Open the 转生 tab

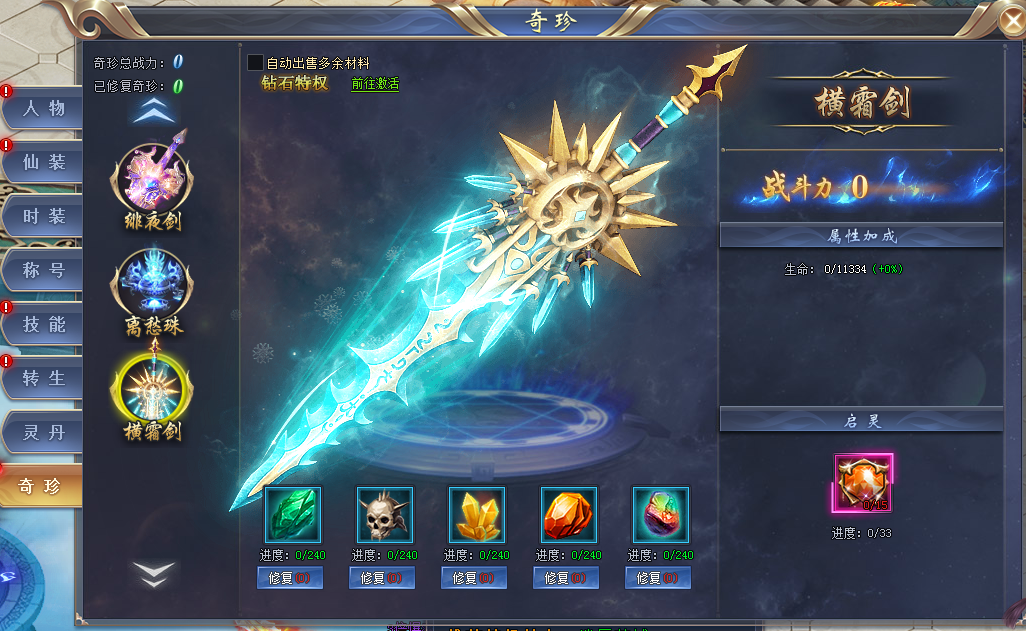pyautogui.click(x=43, y=378)
